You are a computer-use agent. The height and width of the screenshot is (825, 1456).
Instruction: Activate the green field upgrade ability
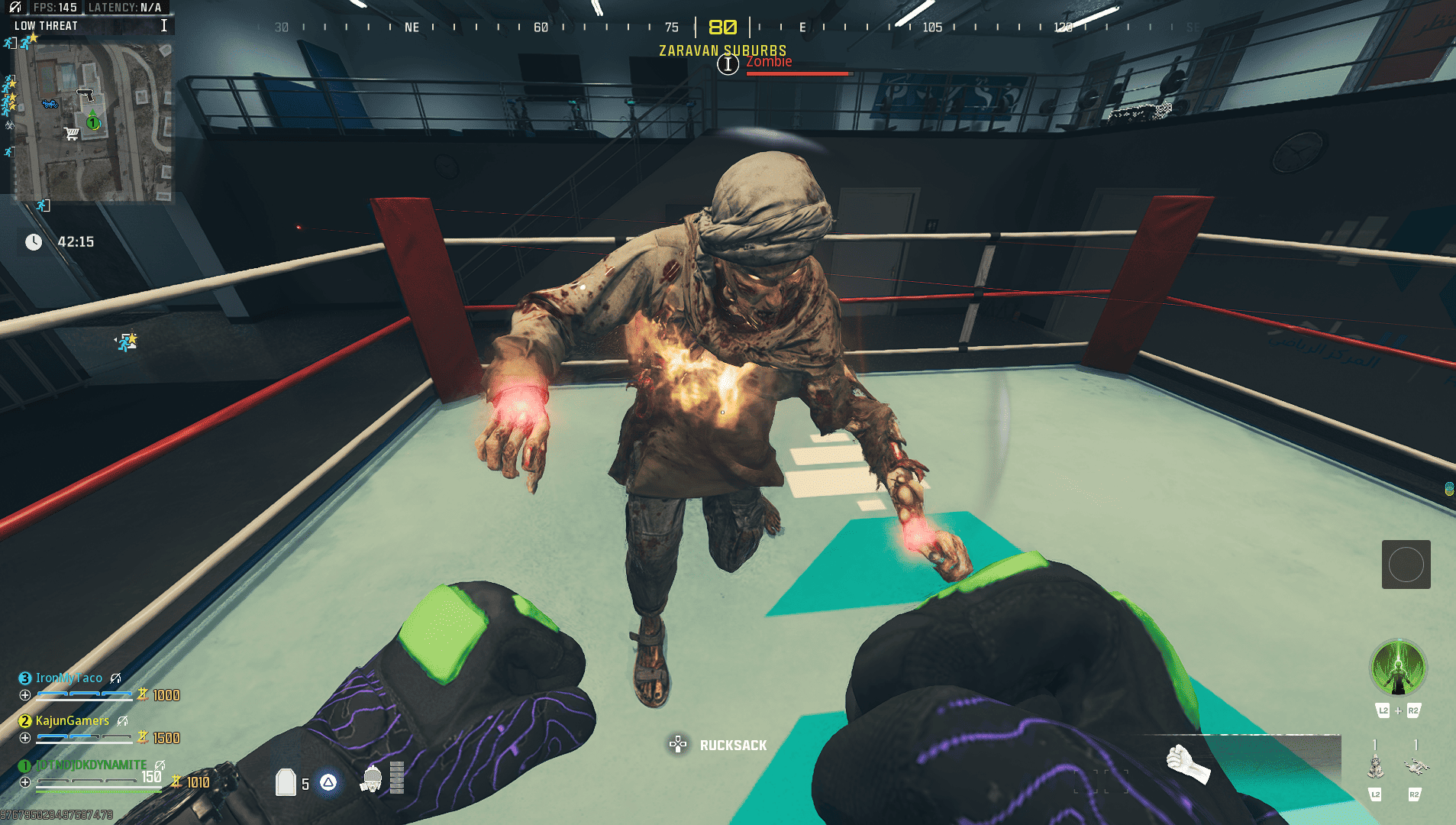1397,668
